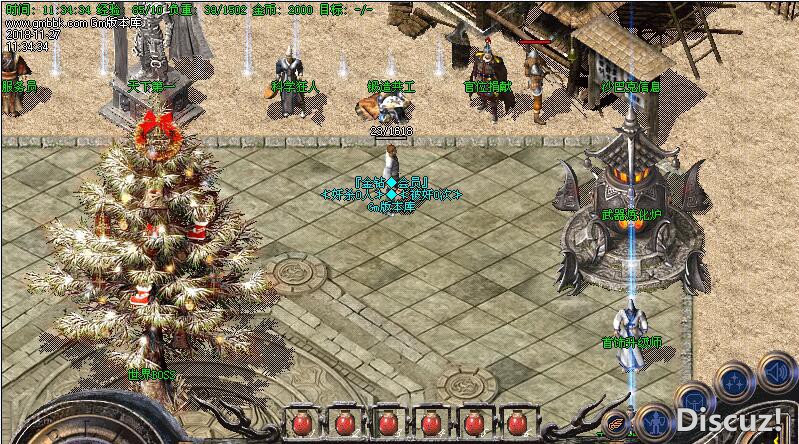The width and height of the screenshot is (799, 444).
Task: Open the character status figure button
Action: point(655,422)
